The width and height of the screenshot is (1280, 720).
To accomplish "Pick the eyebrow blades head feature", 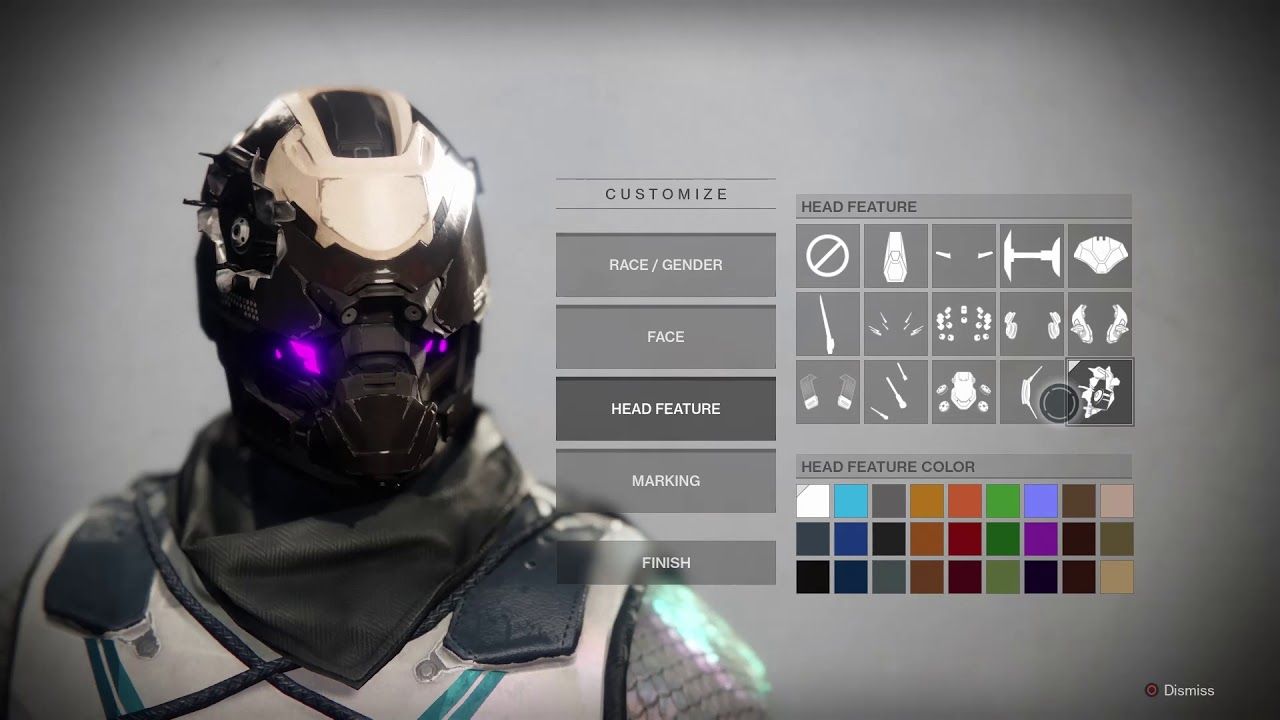I will (963, 256).
